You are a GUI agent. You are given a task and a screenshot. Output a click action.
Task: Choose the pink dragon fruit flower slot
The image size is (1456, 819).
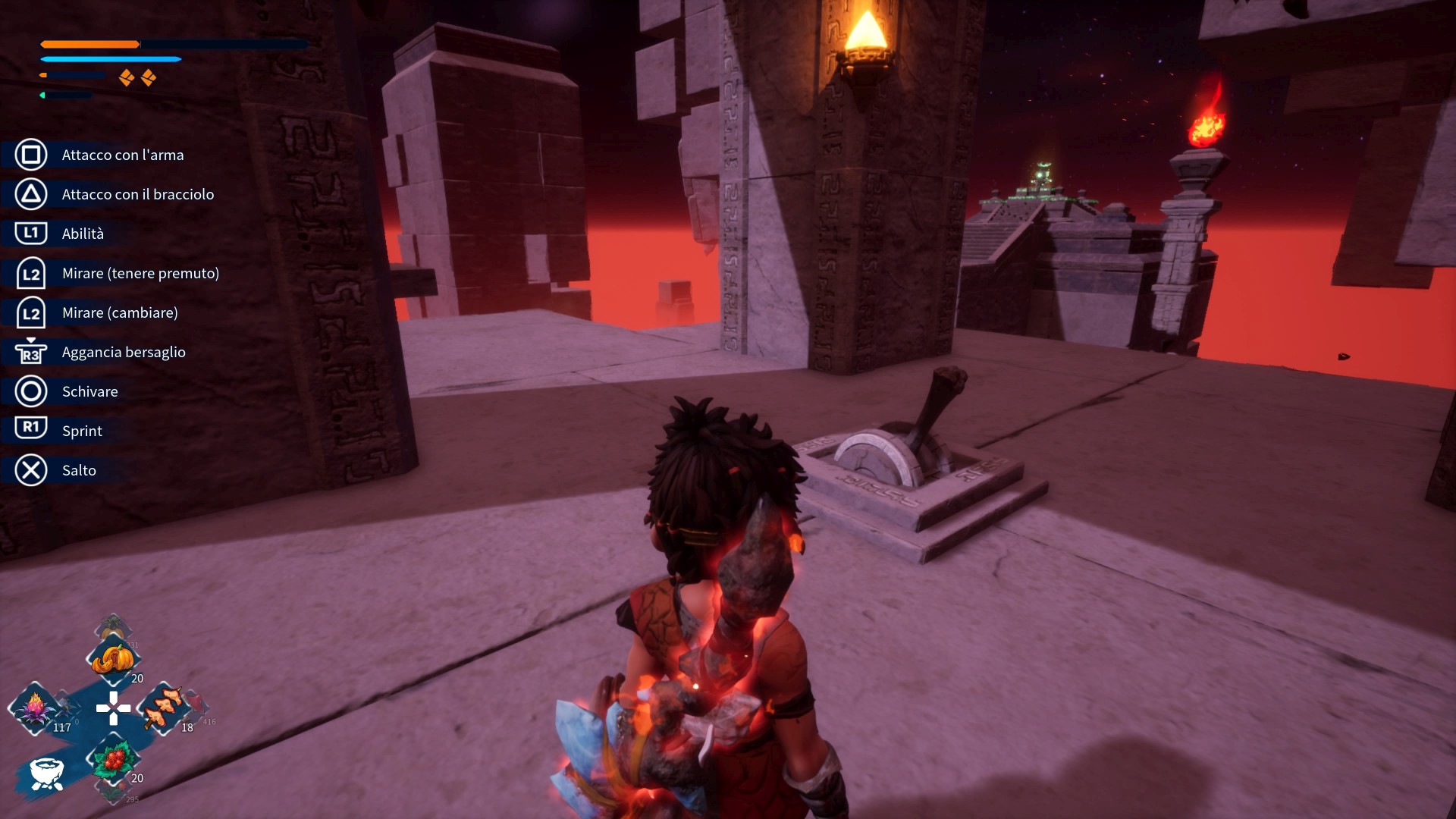click(35, 709)
